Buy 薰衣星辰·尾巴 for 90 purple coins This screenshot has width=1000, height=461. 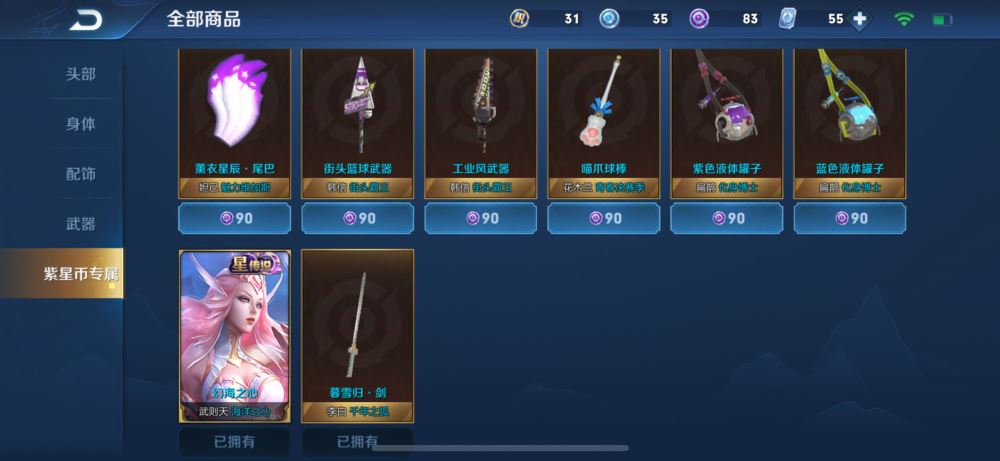click(234, 218)
